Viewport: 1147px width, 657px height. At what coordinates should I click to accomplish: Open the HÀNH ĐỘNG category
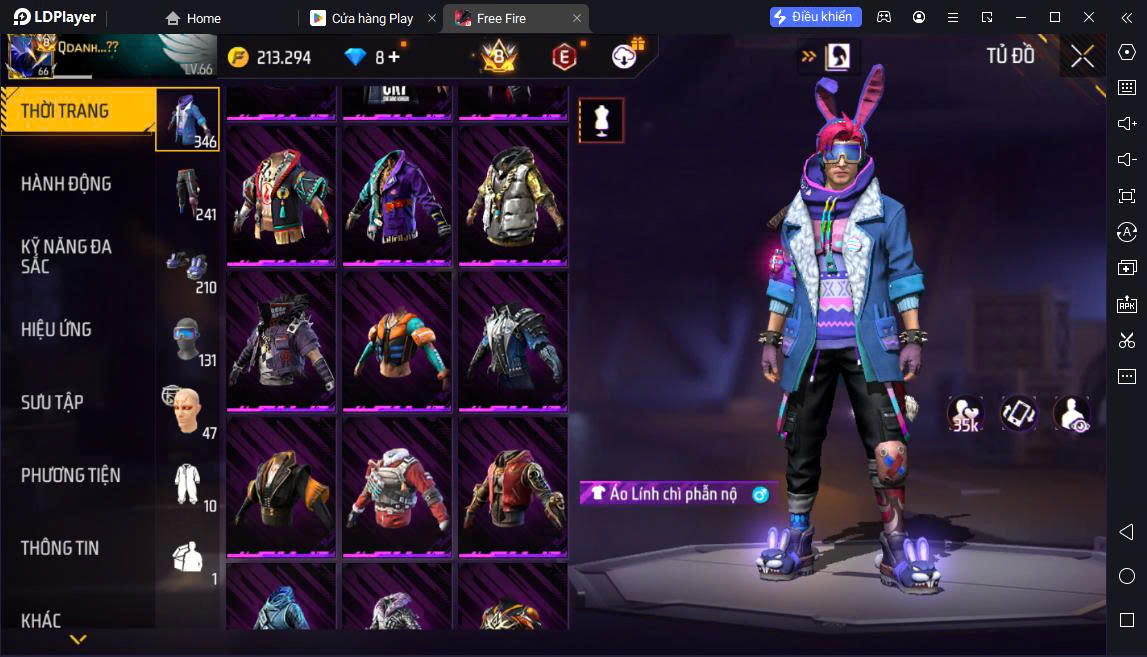(x=66, y=184)
